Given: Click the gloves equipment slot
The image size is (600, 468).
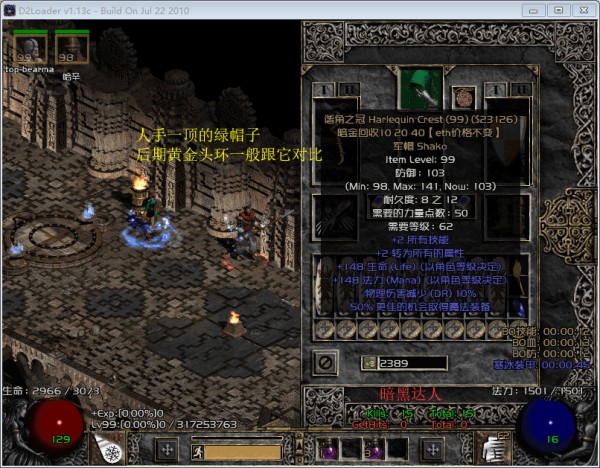Looking at the screenshot, I should point(333,215).
